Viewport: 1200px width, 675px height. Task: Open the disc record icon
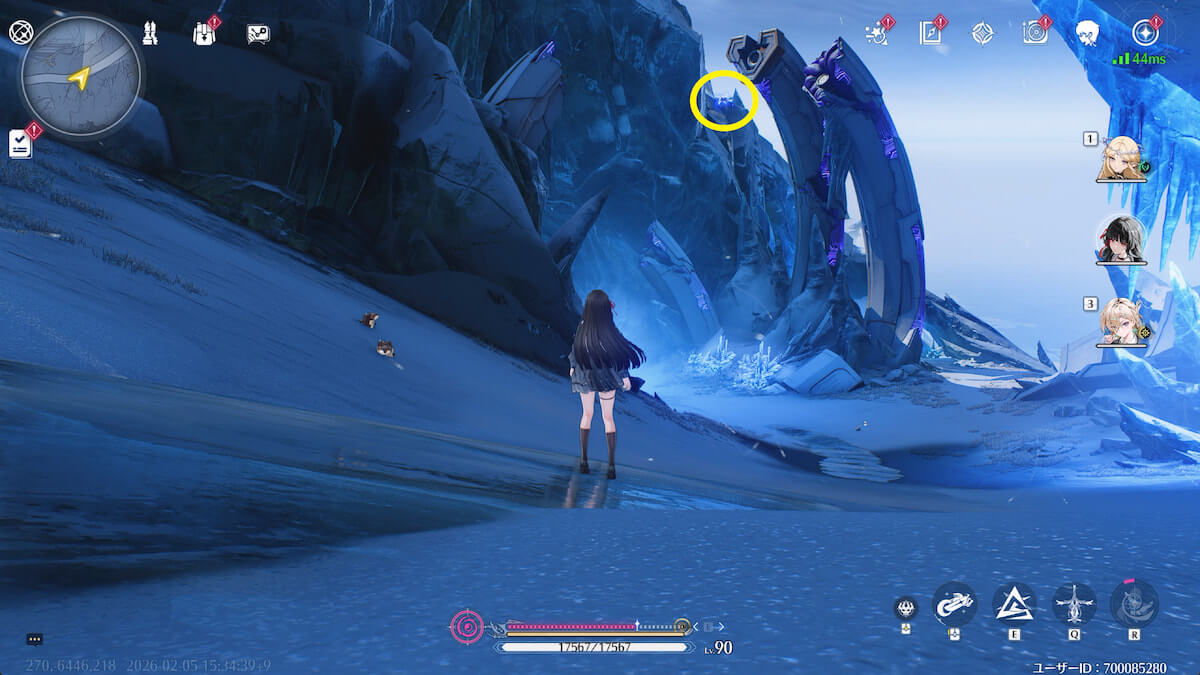1035,33
